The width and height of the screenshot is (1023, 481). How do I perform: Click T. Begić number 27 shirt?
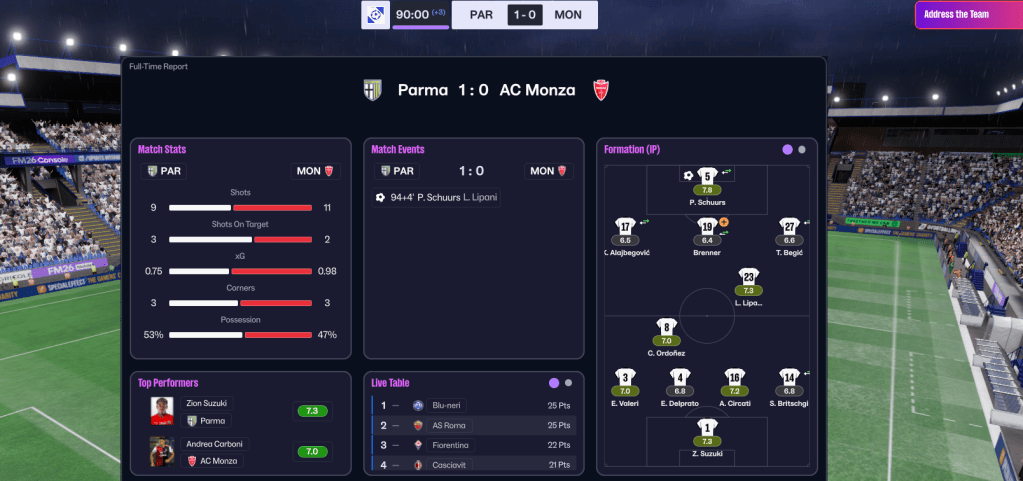coord(789,227)
